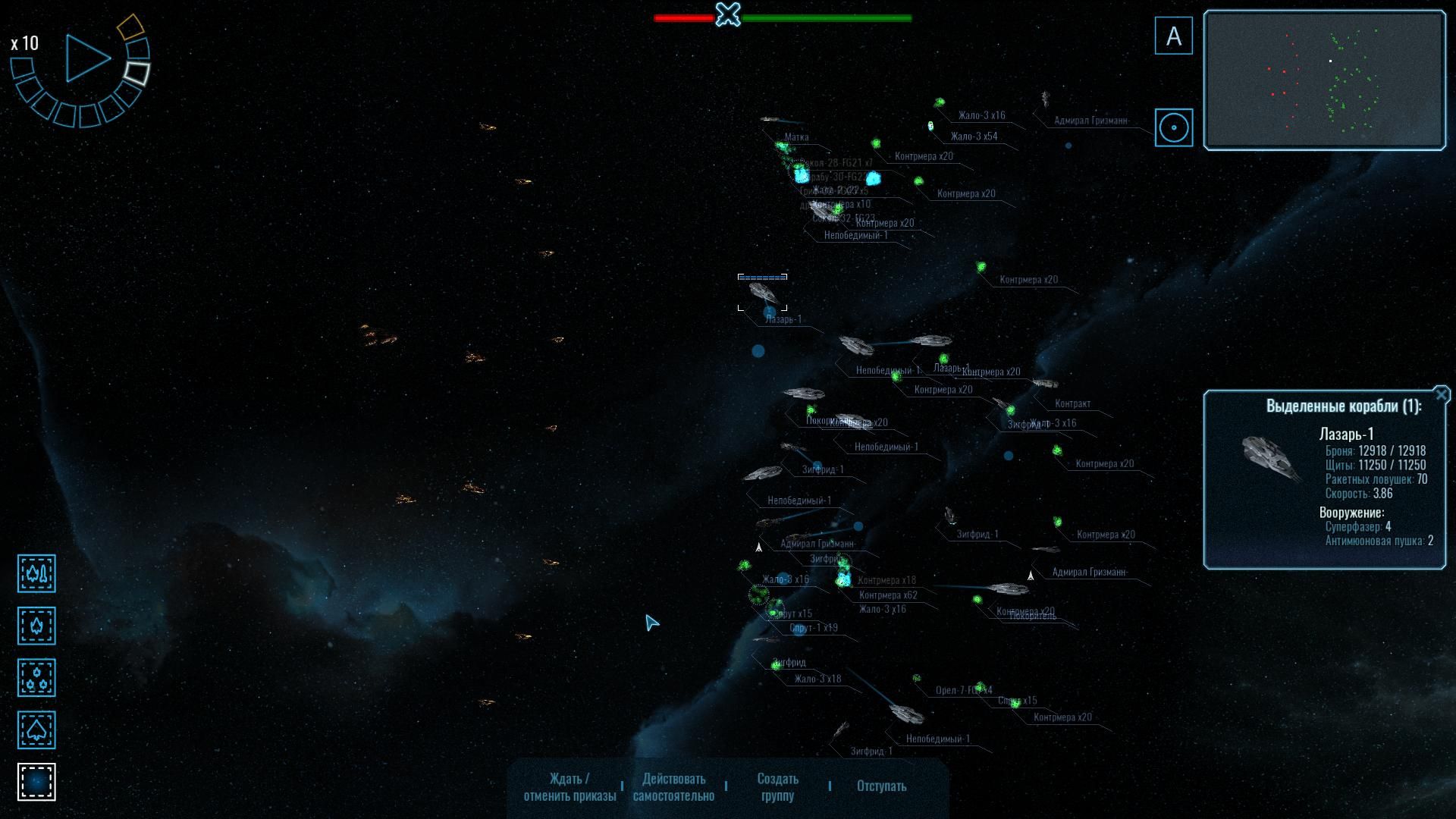Select the white highlighted speed dial segment
Viewport: 1456px width, 819px height.
[x=137, y=73]
